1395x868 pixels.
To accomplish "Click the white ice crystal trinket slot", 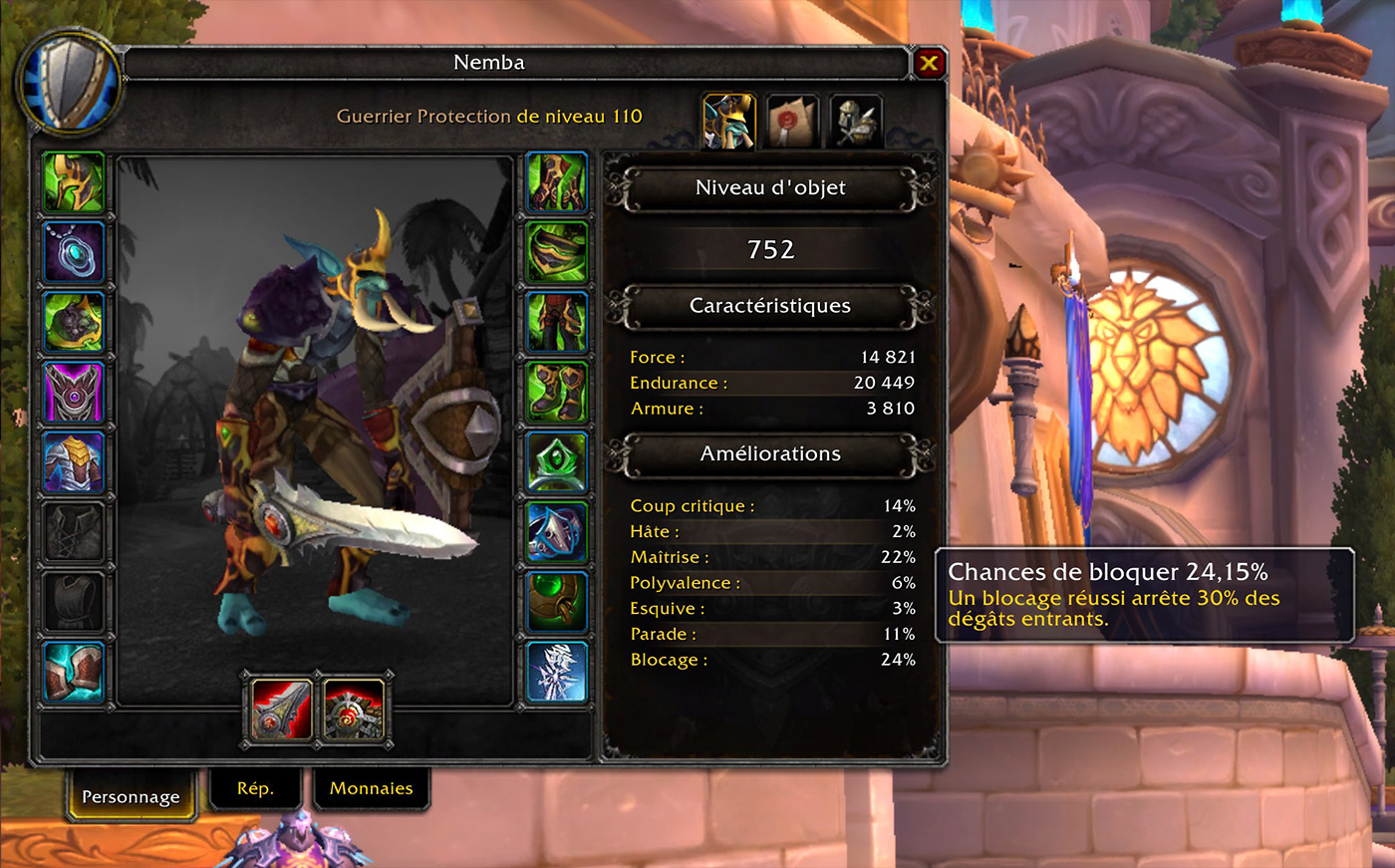I will coord(556,671).
